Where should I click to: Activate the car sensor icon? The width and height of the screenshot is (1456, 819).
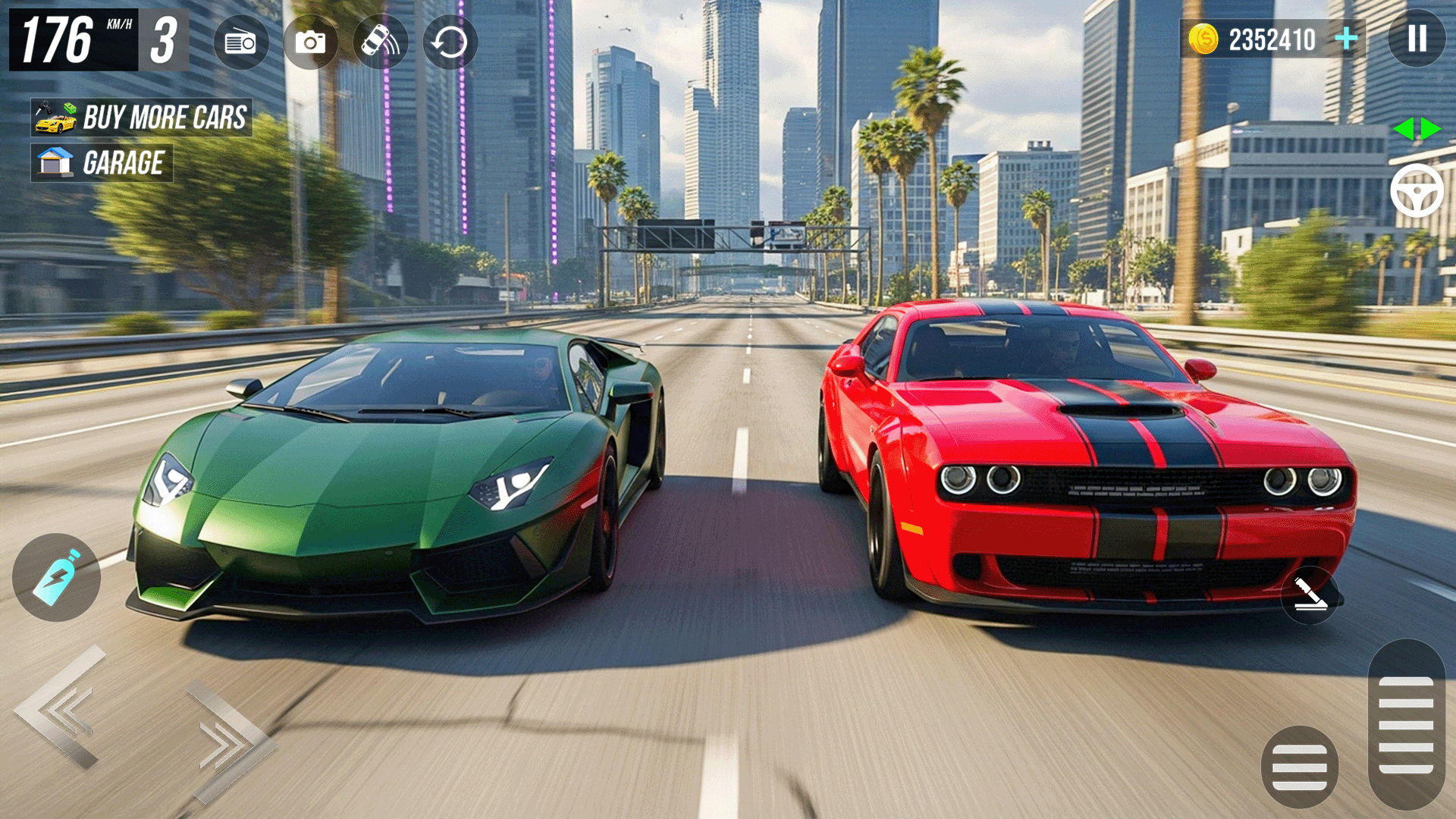tap(380, 42)
